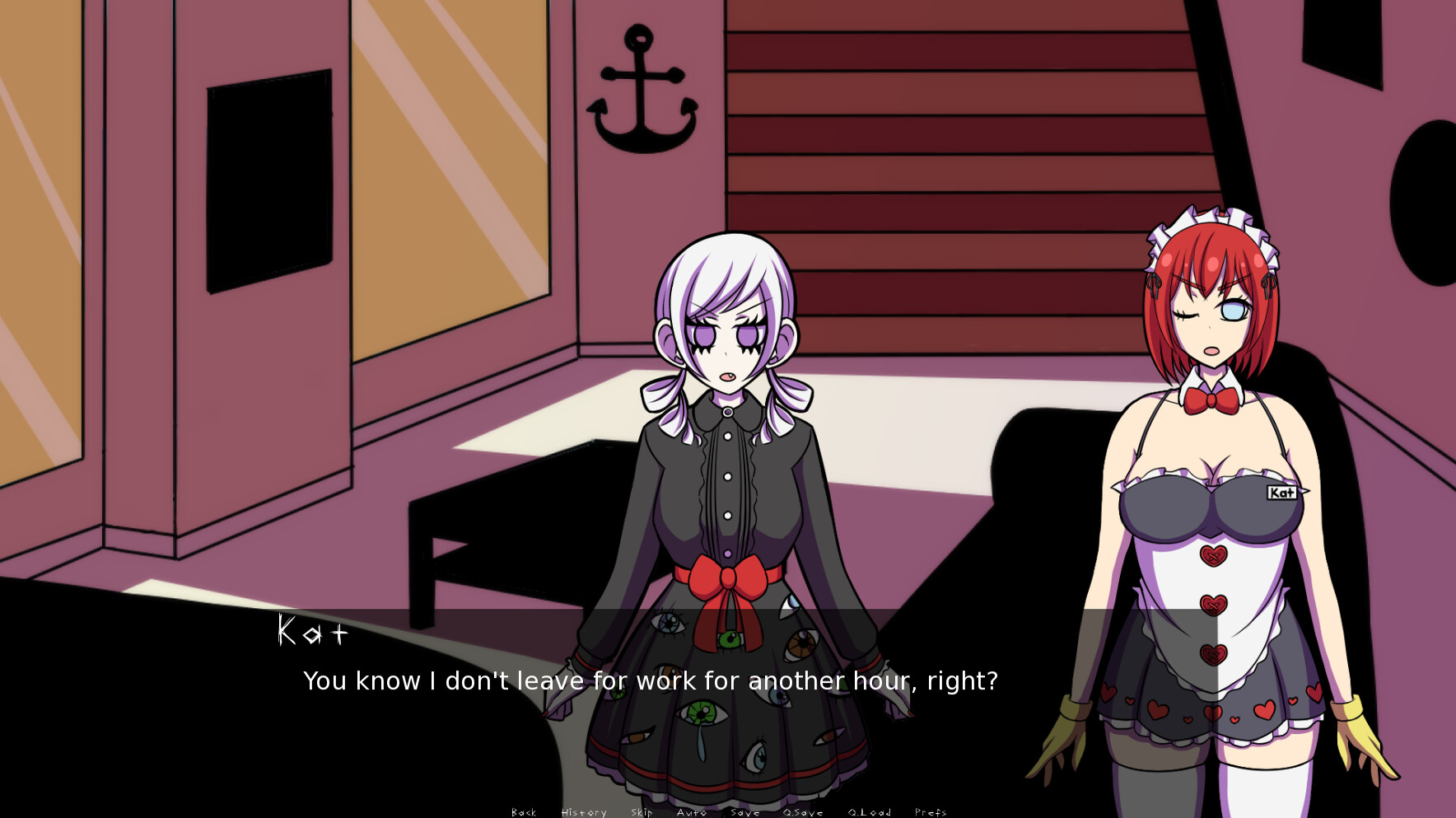Perform a Q.Save quick save
Viewport: 1456px width, 818px height.
pos(803,812)
